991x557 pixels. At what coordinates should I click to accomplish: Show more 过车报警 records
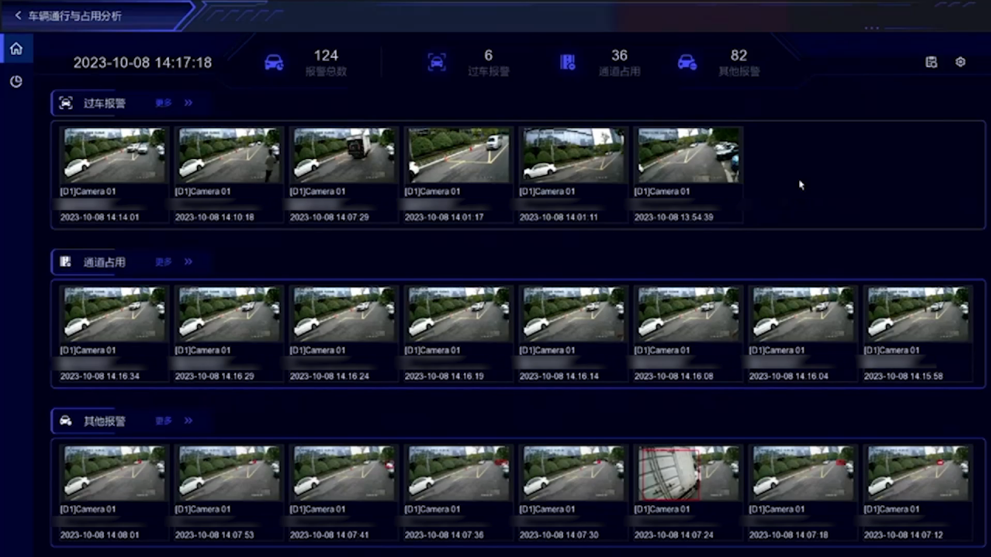click(173, 103)
